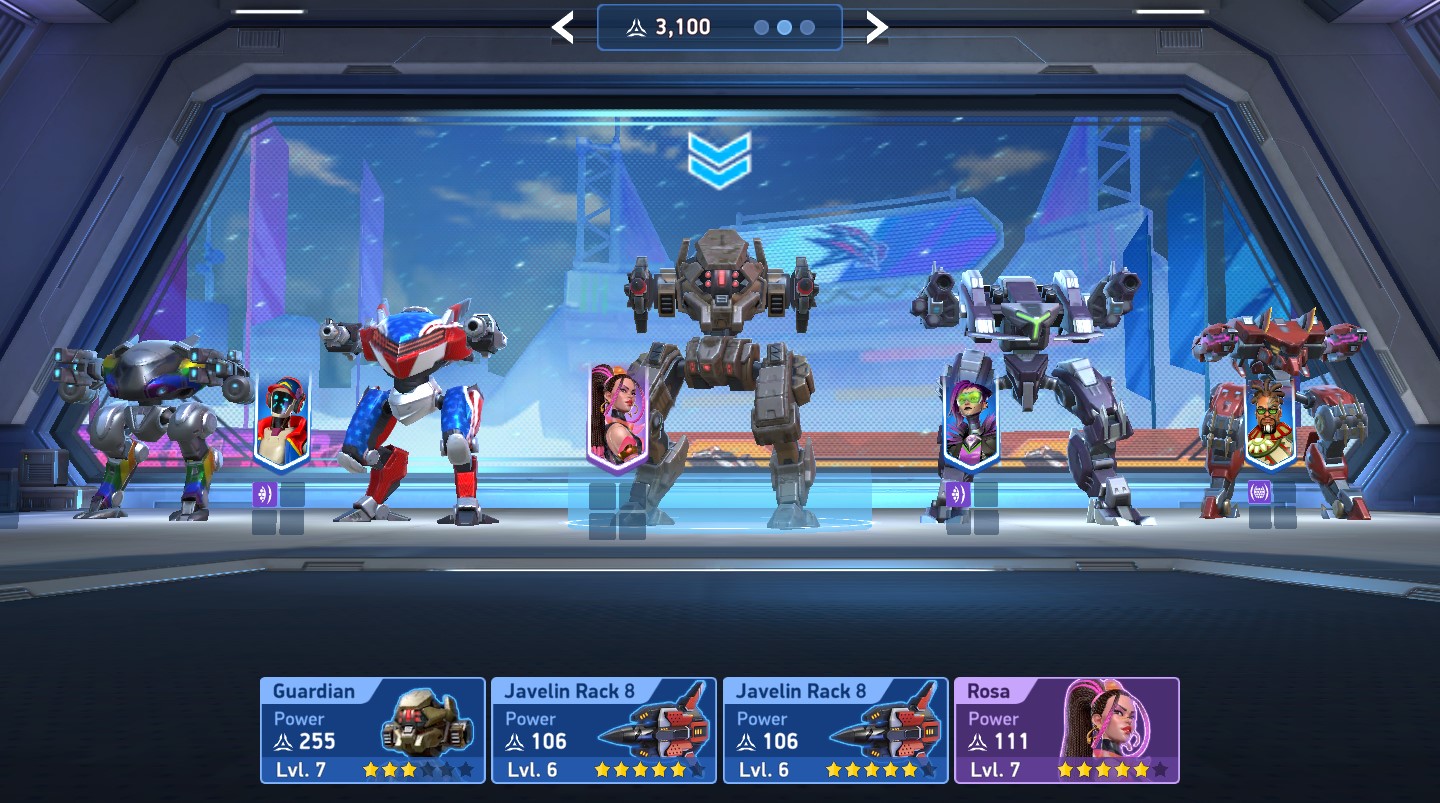
Task: Go to the previous hangar with the left arrow
Action: [x=563, y=28]
